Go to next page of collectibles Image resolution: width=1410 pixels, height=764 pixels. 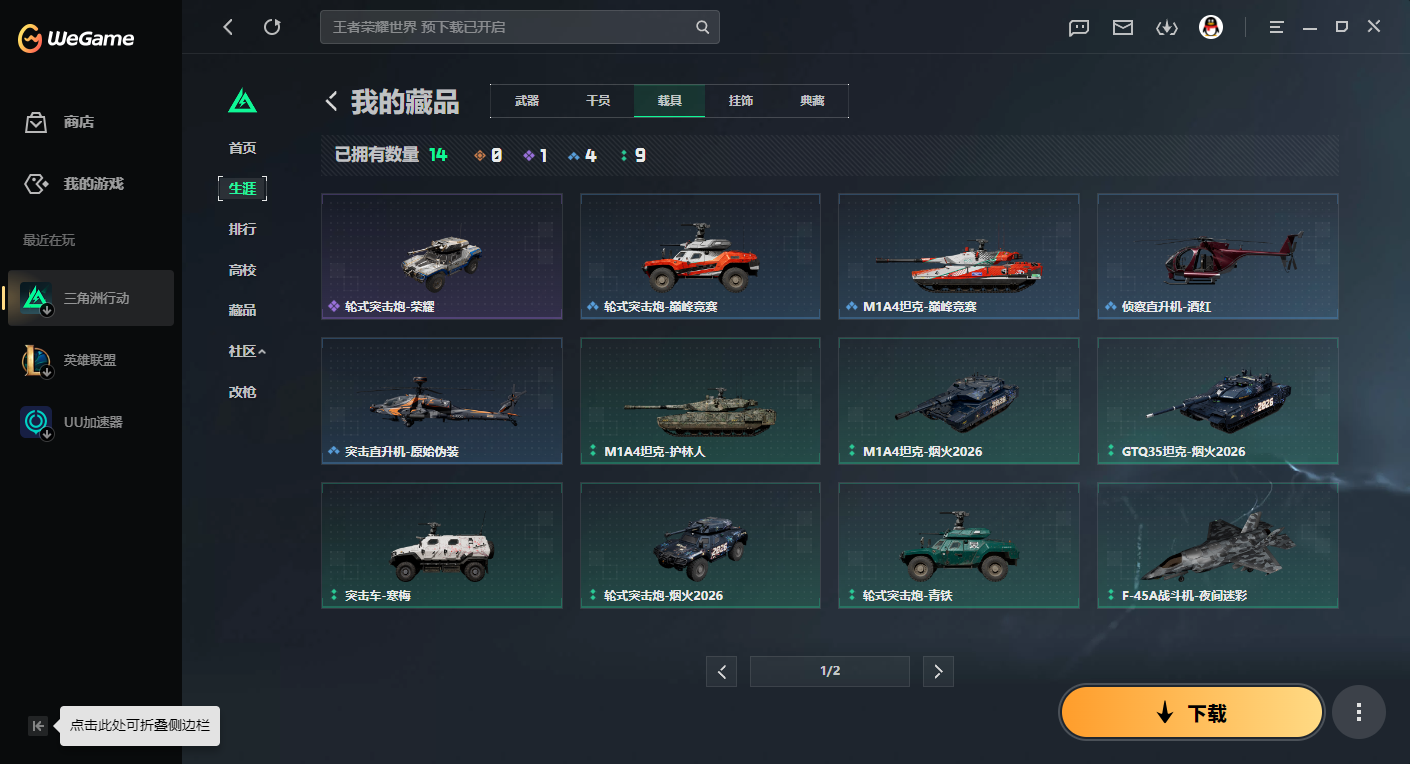pyautogui.click(x=938, y=671)
